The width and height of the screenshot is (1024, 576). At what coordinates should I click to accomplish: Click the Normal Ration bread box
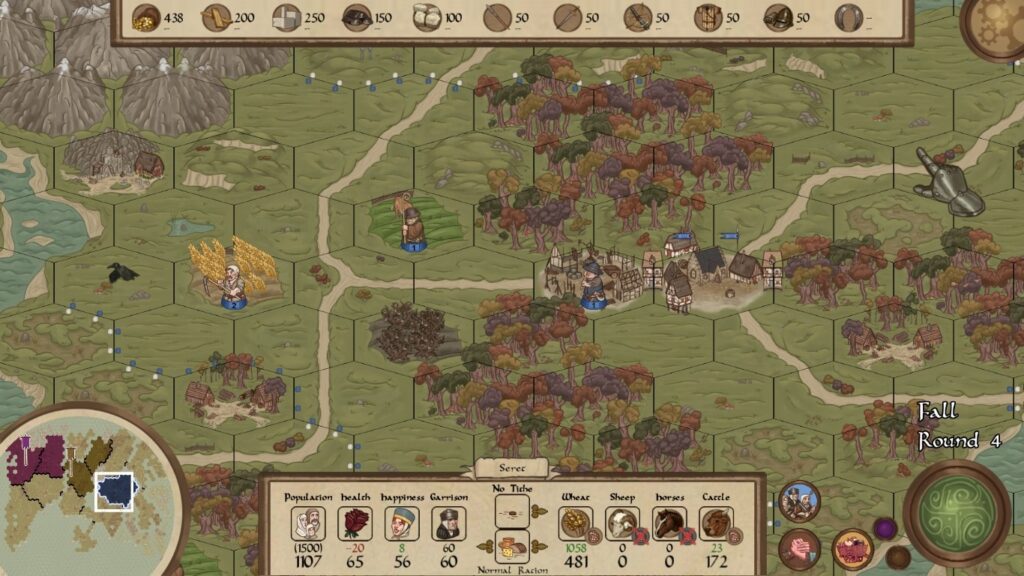512,546
